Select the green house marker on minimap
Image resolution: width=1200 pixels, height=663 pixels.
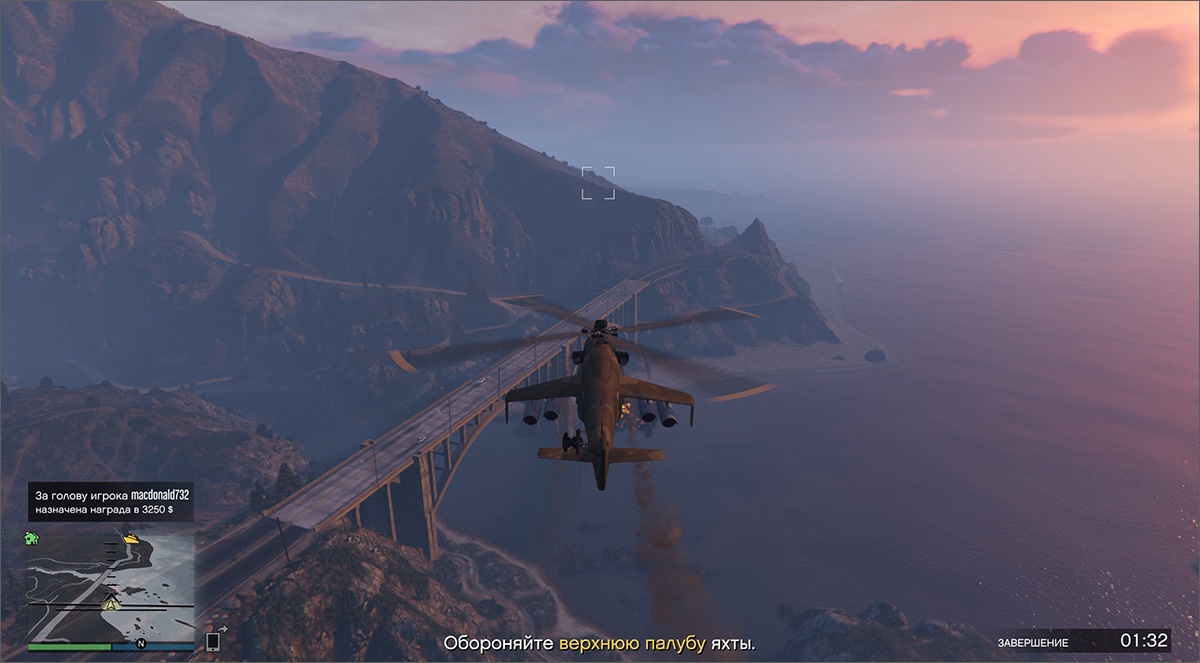click(x=32, y=538)
